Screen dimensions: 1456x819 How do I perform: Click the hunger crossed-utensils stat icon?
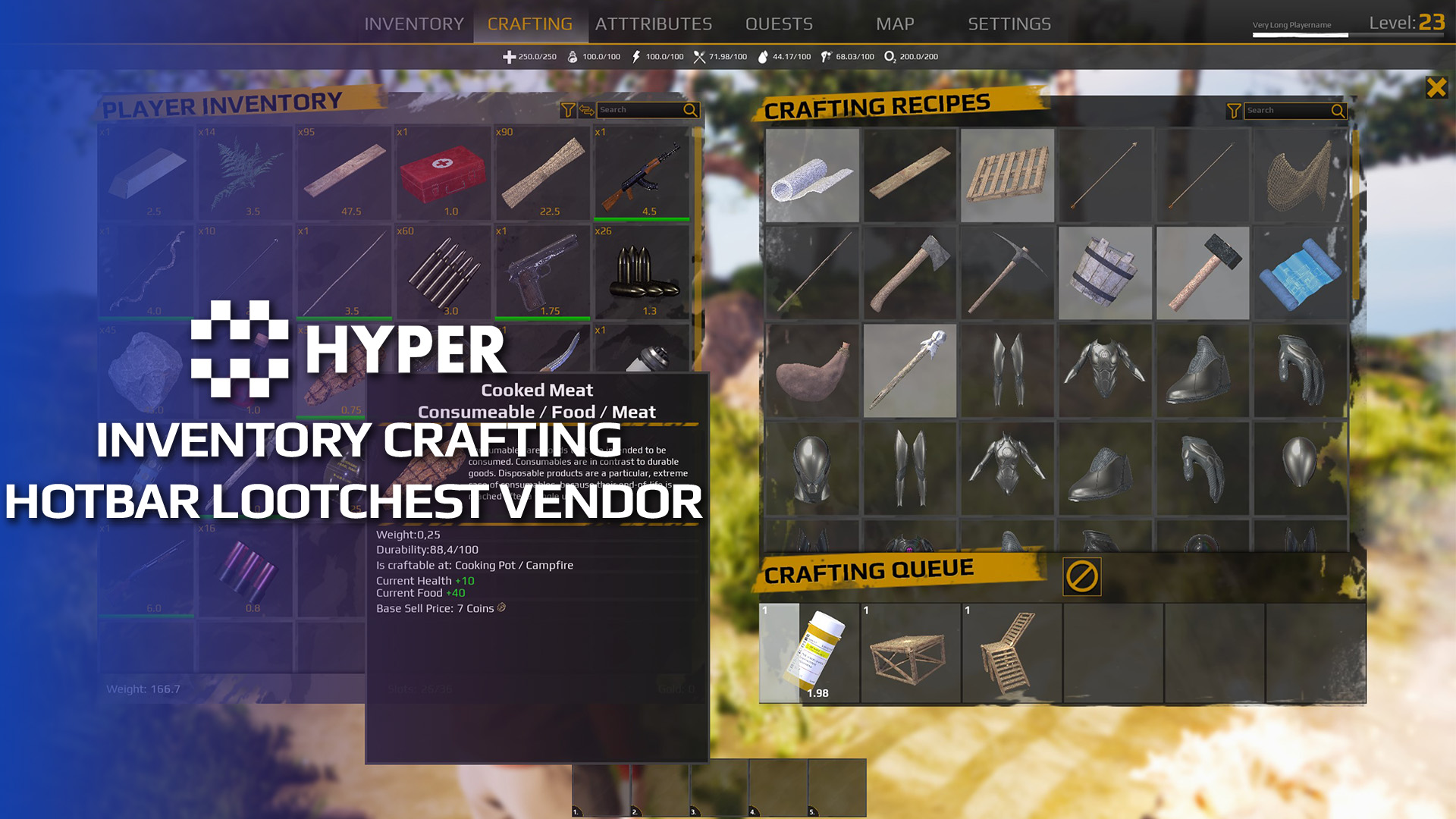point(699,56)
